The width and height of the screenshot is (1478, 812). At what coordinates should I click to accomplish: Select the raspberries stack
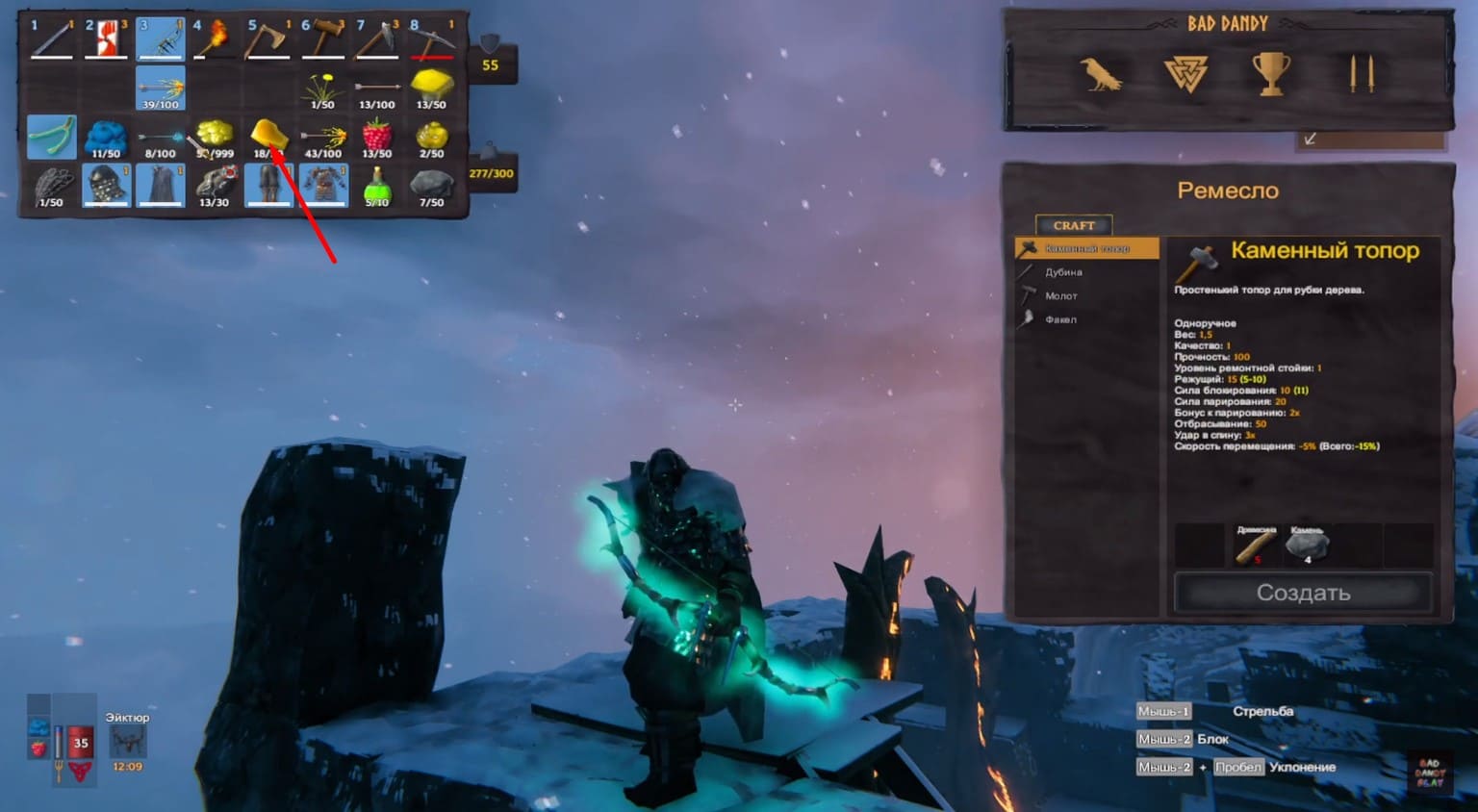(x=377, y=137)
